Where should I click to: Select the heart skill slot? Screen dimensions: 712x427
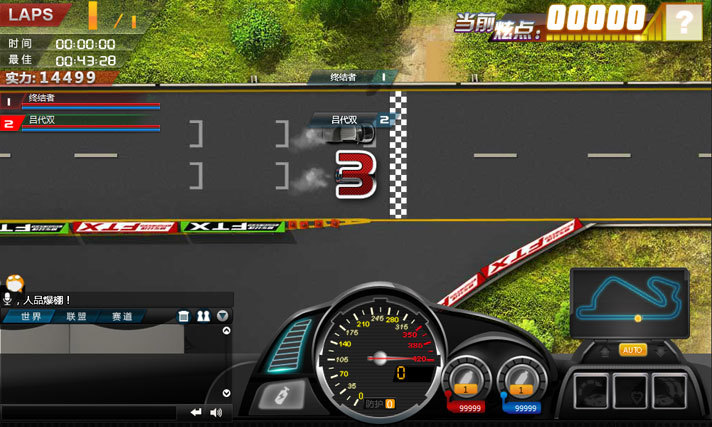click(x=632, y=390)
